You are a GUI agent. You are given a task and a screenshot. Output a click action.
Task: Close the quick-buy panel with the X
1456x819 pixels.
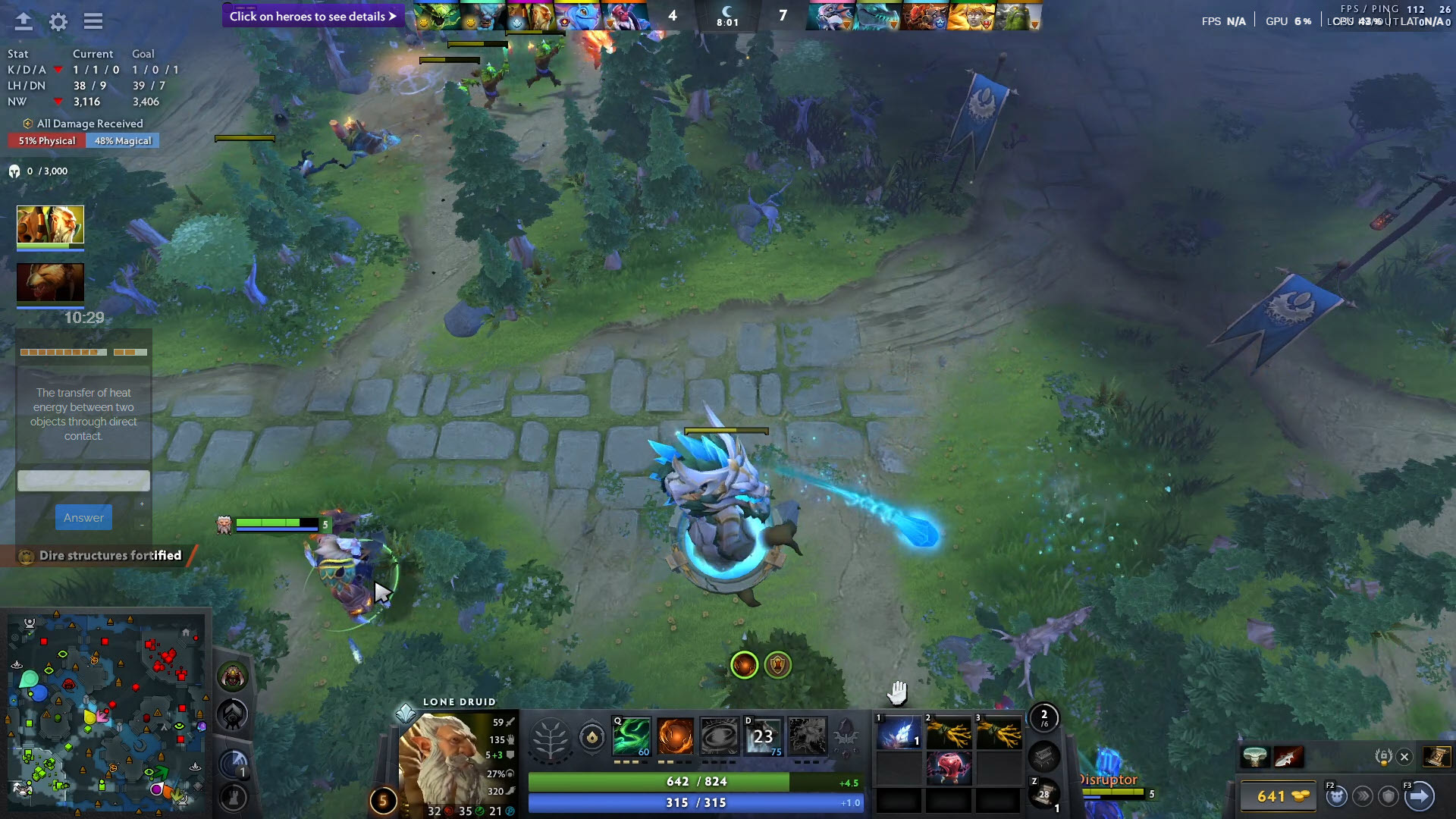tap(1404, 757)
